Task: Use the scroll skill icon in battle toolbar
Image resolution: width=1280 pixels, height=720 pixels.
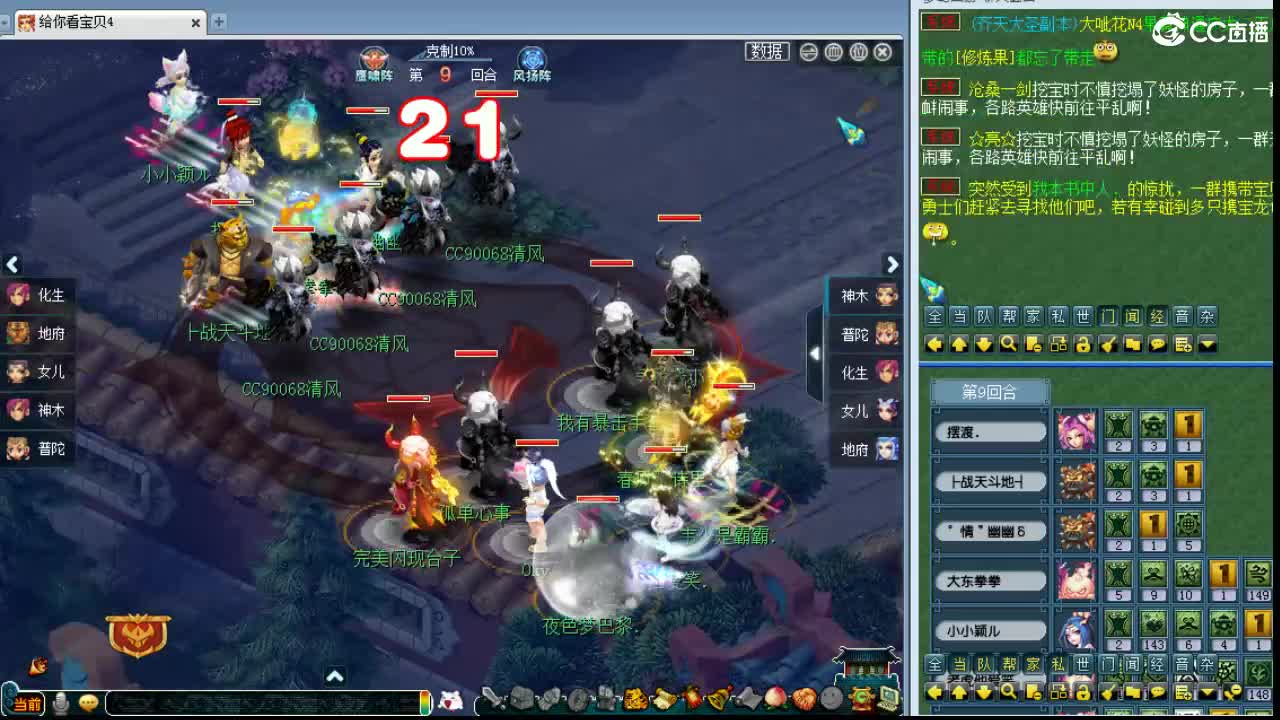Action: (x=663, y=696)
